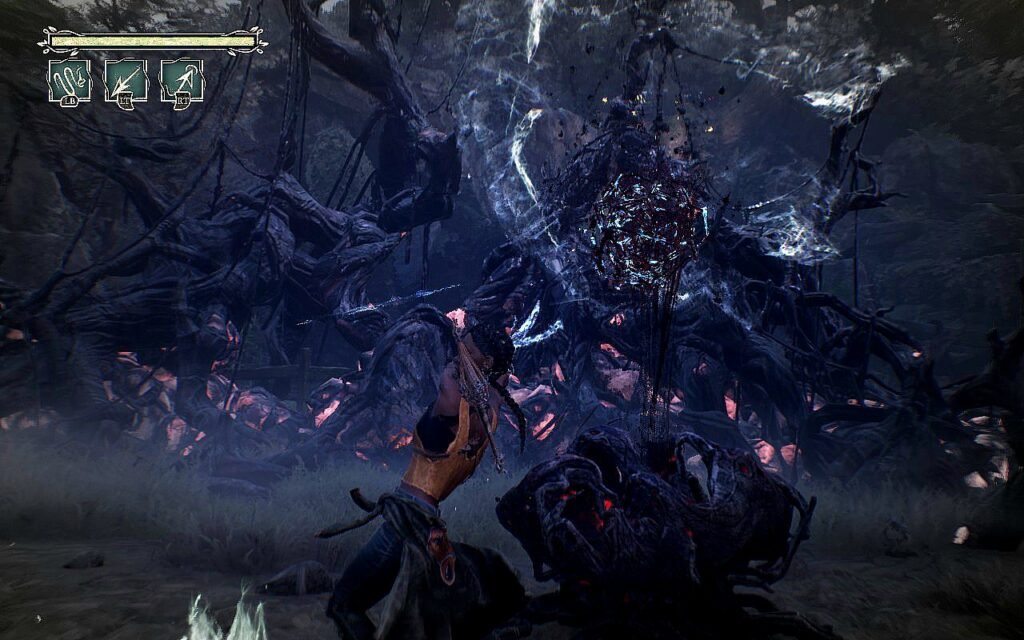Select the downward-pointing arrow ability
Image resolution: width=1024 pixels, height=640 pixels.
pos(126,80)
